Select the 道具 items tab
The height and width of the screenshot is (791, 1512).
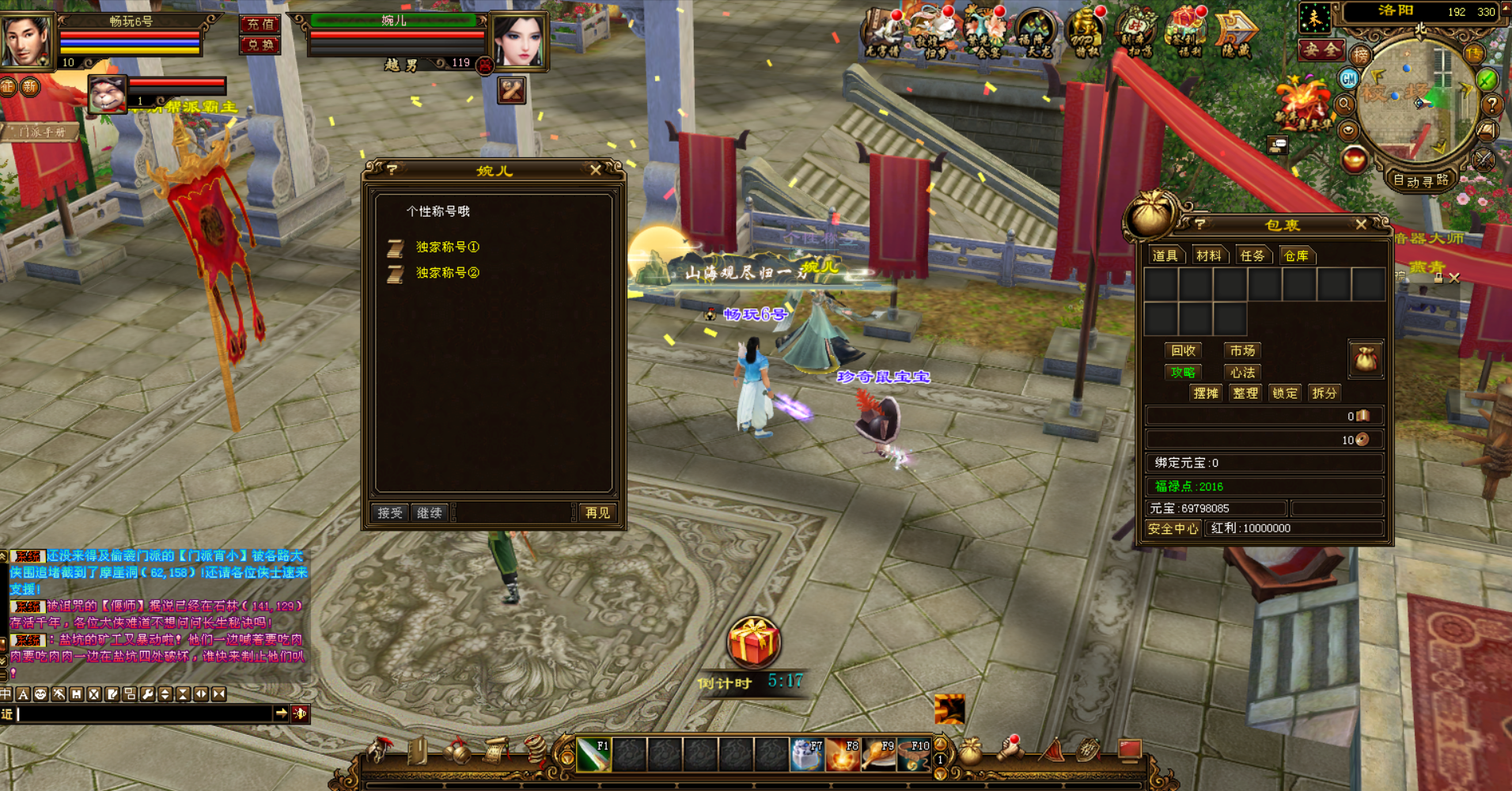1165,255
